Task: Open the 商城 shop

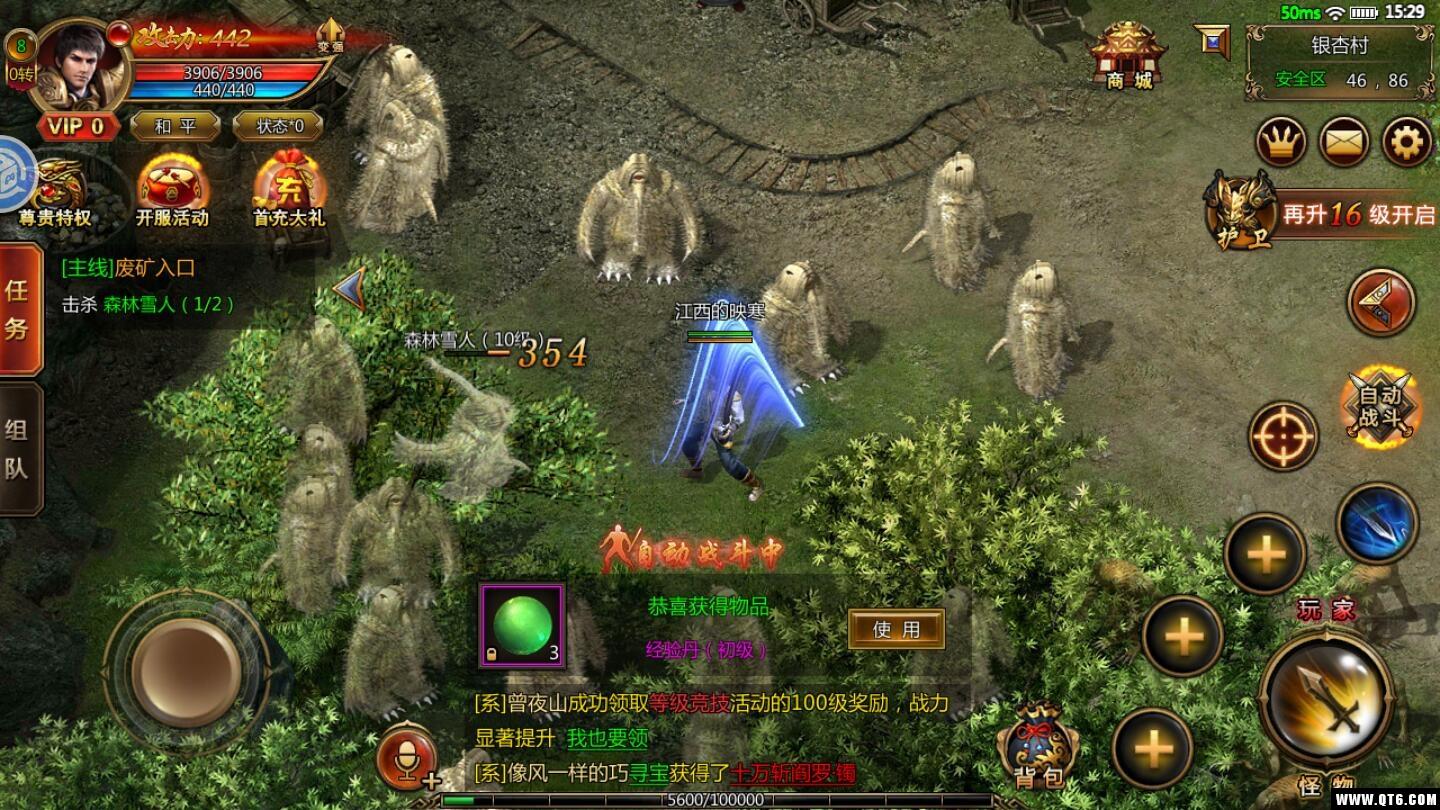Action: pos(1128,56)
